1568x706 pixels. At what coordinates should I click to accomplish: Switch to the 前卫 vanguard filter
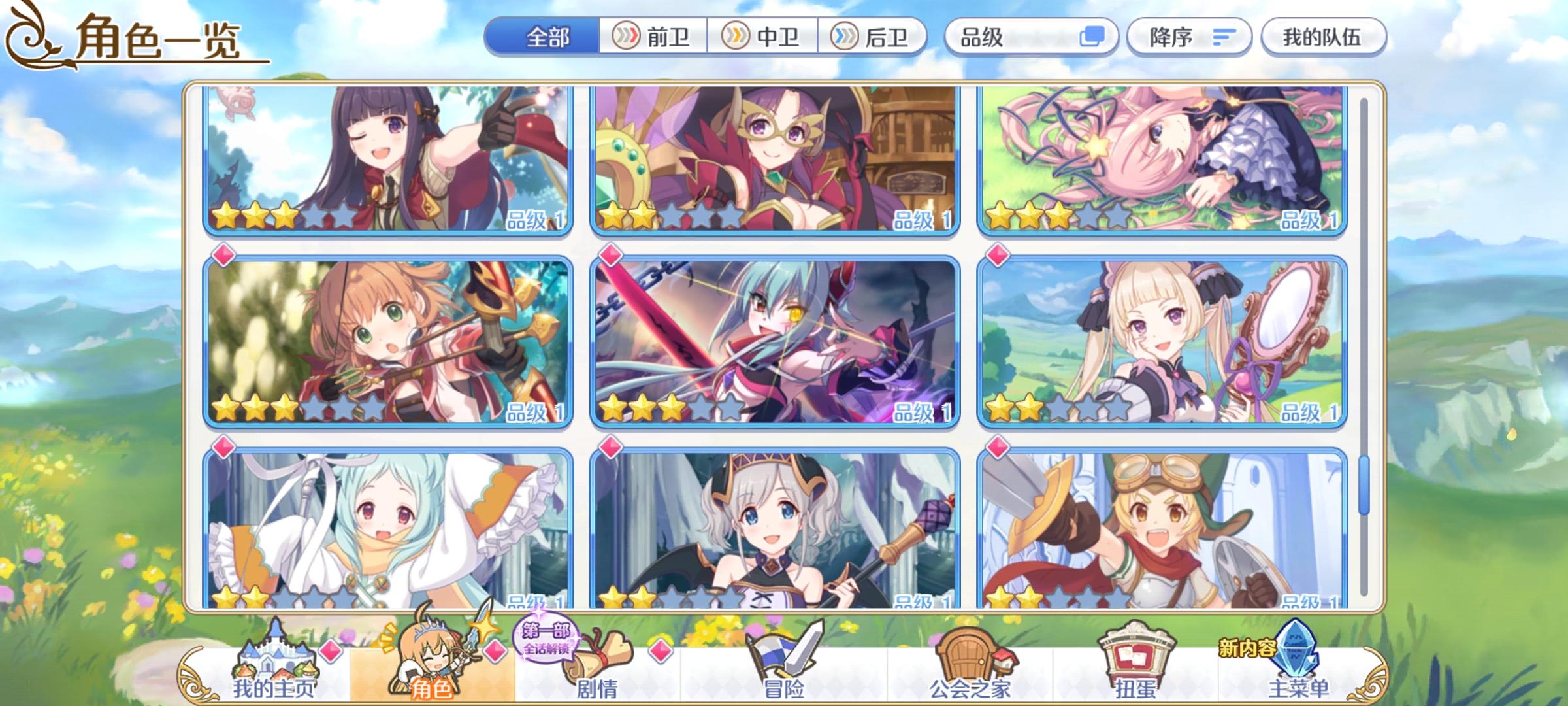[655, 38]
